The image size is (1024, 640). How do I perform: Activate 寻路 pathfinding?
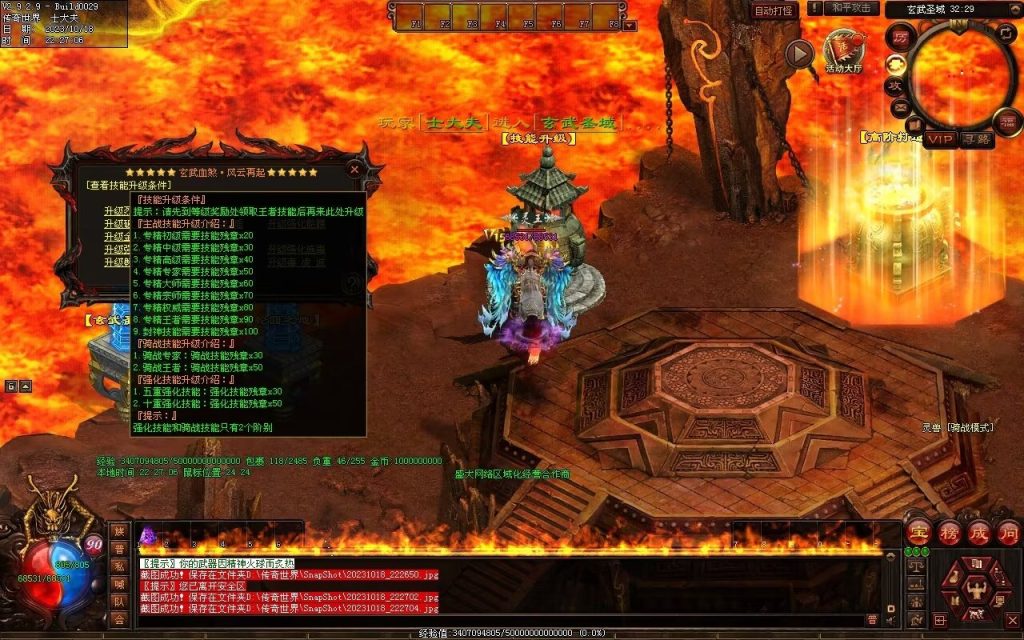tap(977, 139)
